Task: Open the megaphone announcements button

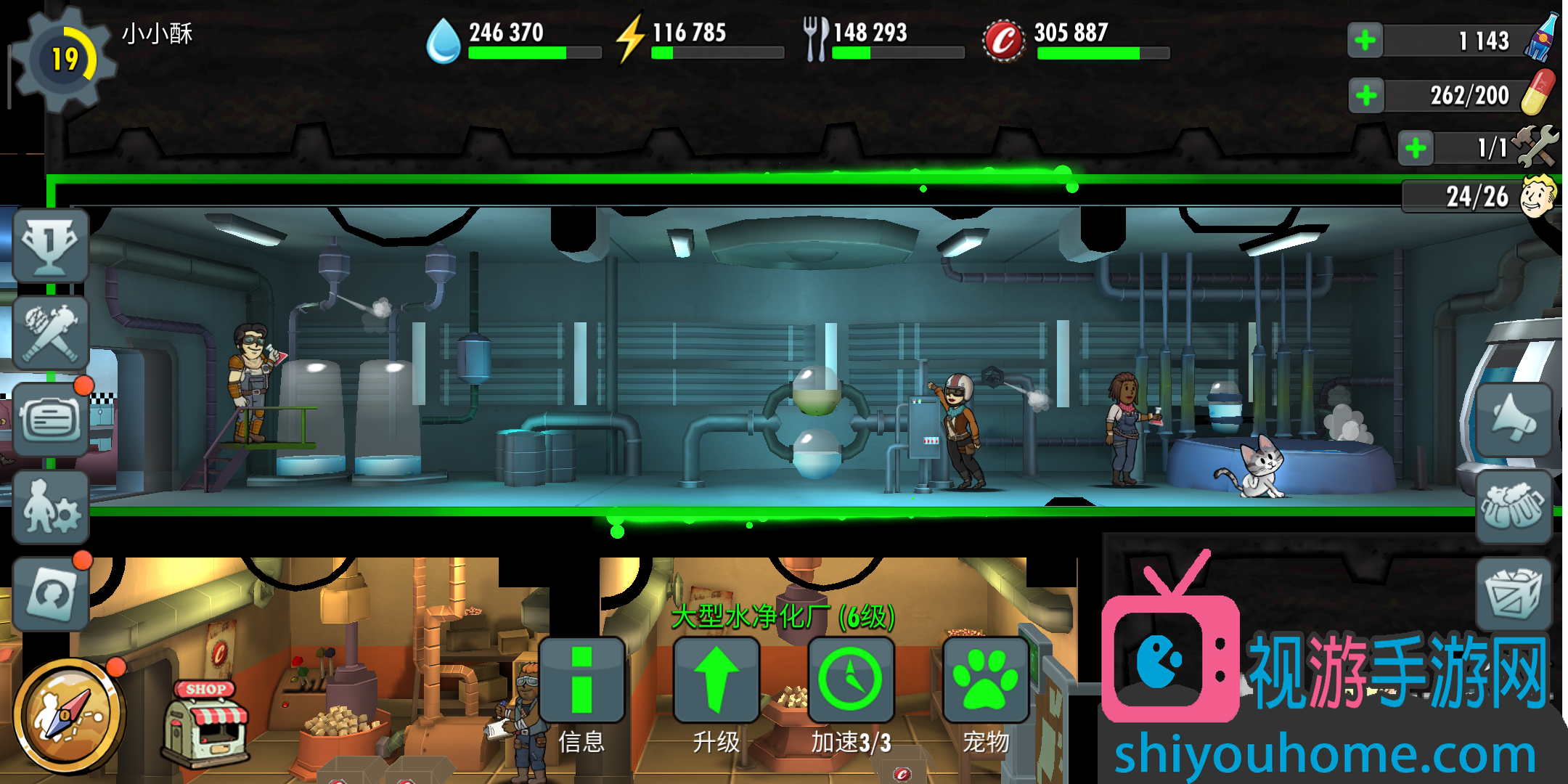Action: click(1514, 420)
